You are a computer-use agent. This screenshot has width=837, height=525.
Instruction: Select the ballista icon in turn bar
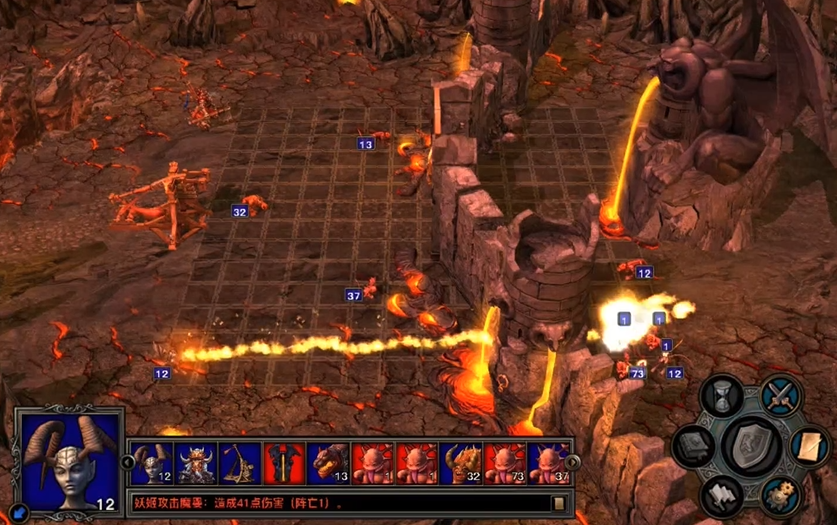coord(240,464)
